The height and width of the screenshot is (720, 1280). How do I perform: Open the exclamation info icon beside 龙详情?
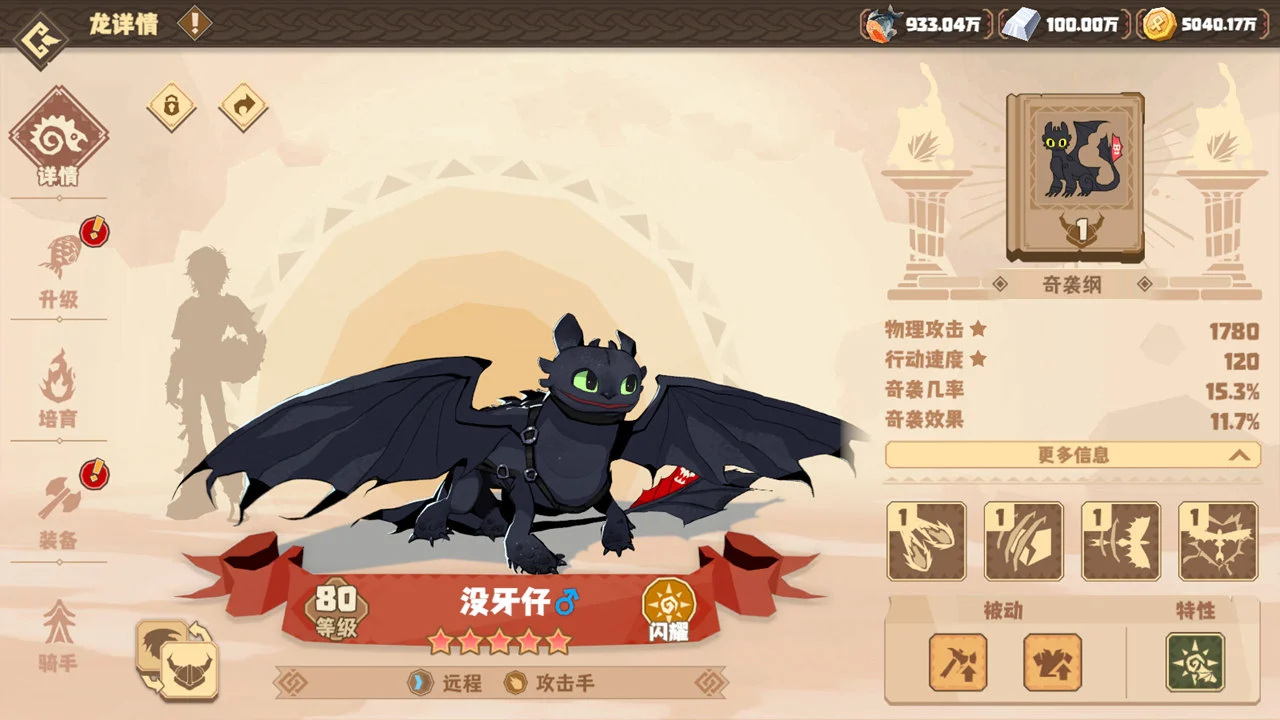click(x=195, y=23)
